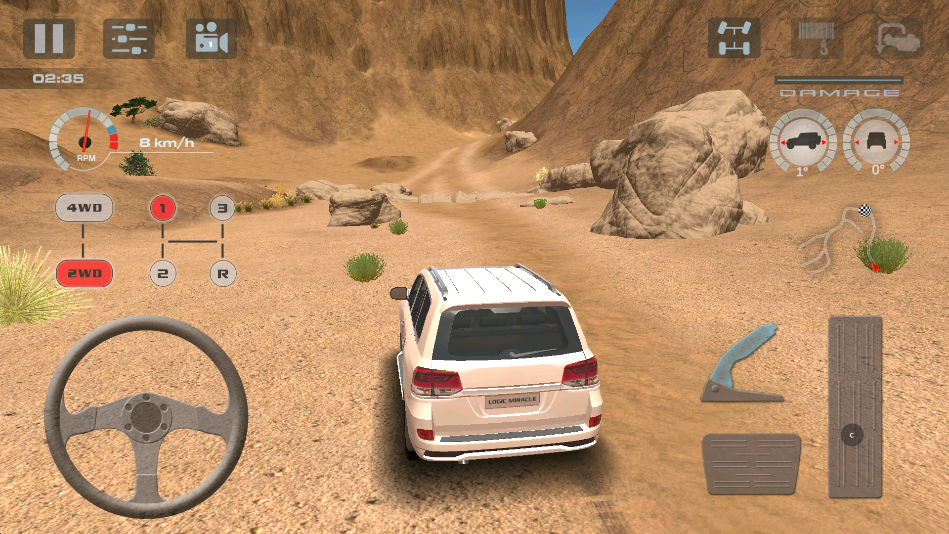Switch the camera view
The image size is (949, 534).
point(211,39)
